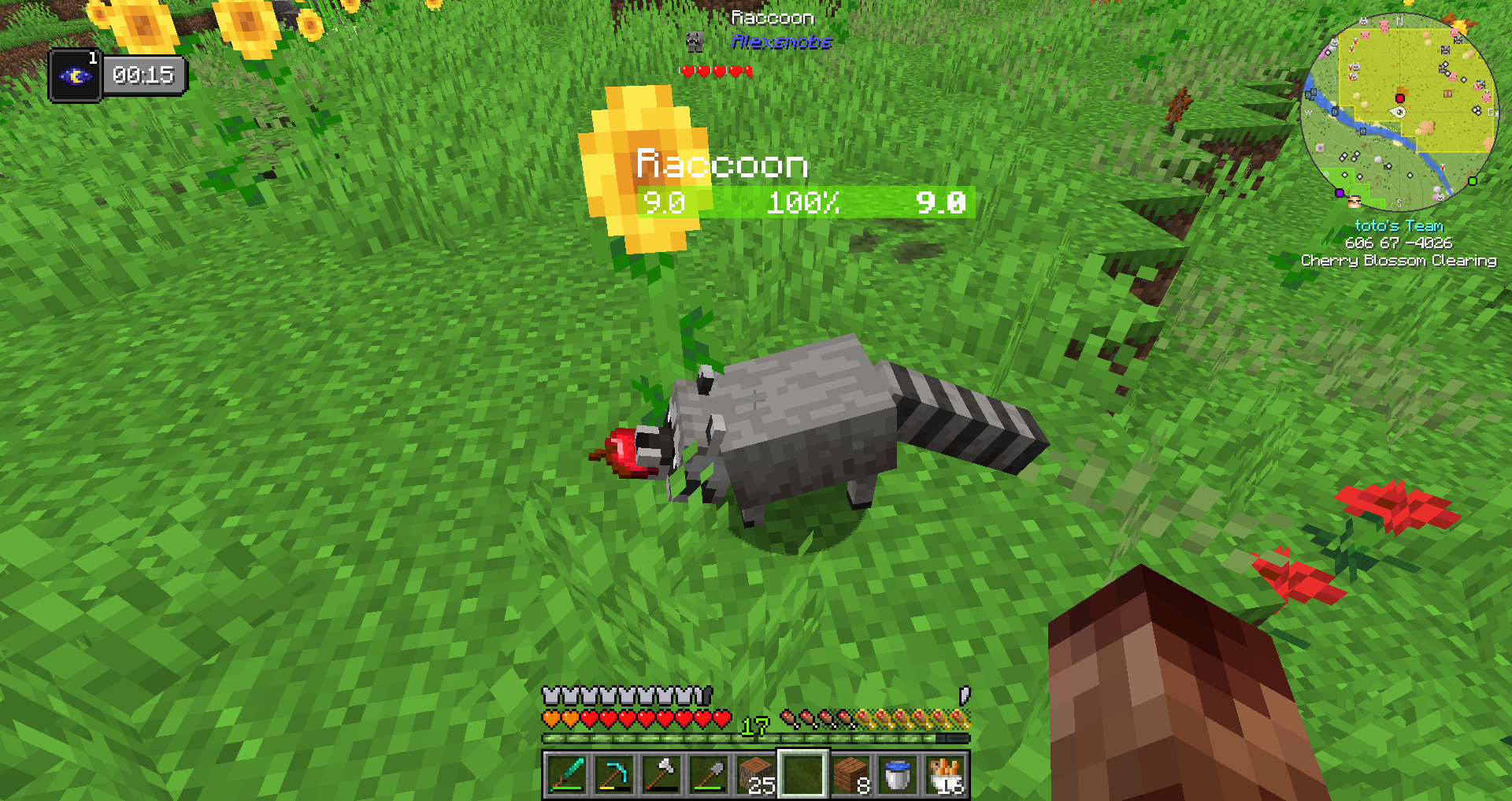Image resolution: width=1512 pixels, height=801 pixels.
Task: Click the circular minimap
Action: coord(1399,112)
